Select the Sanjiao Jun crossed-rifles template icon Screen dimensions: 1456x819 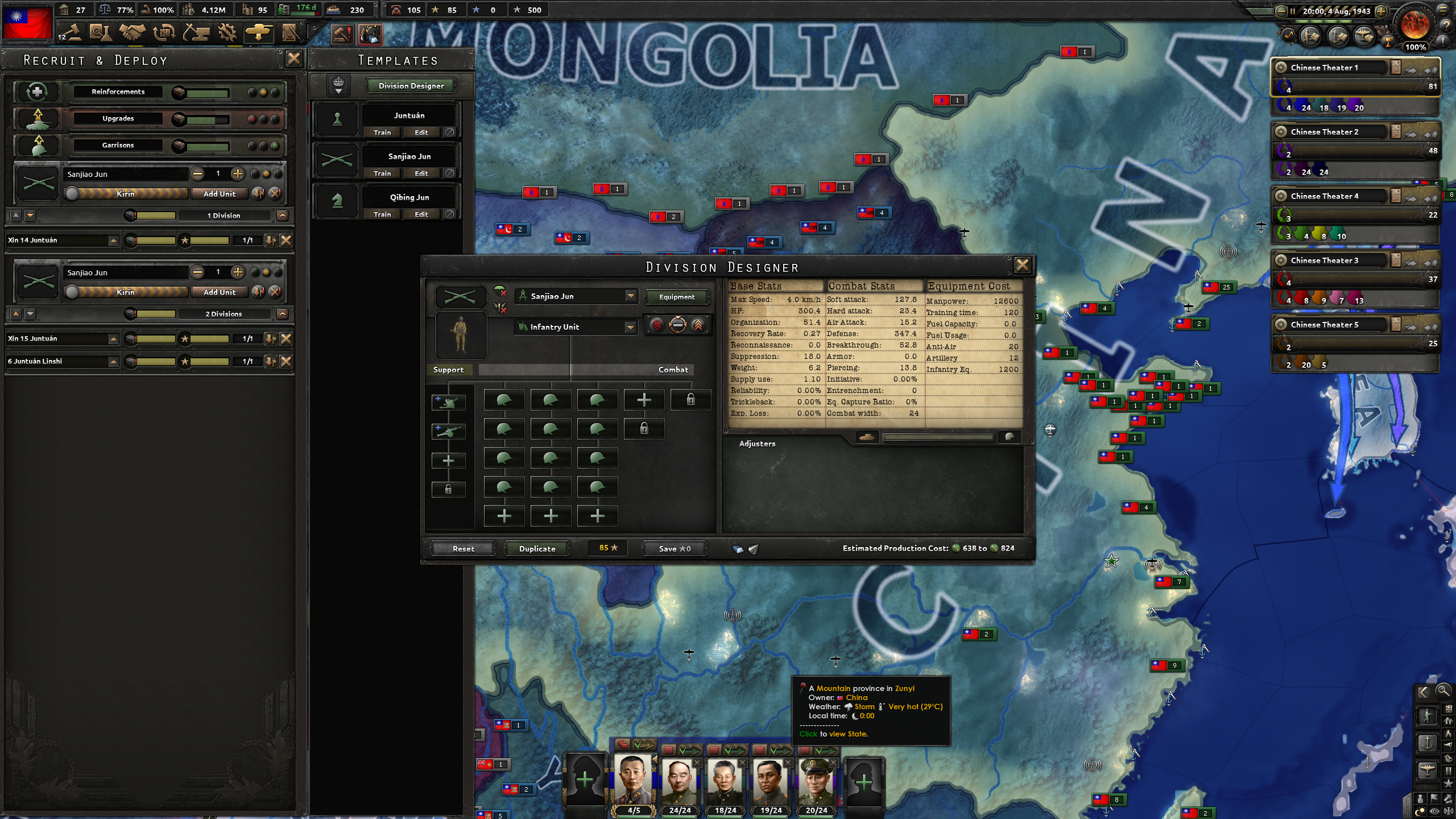pyautogui.click(x=337, y=160)
